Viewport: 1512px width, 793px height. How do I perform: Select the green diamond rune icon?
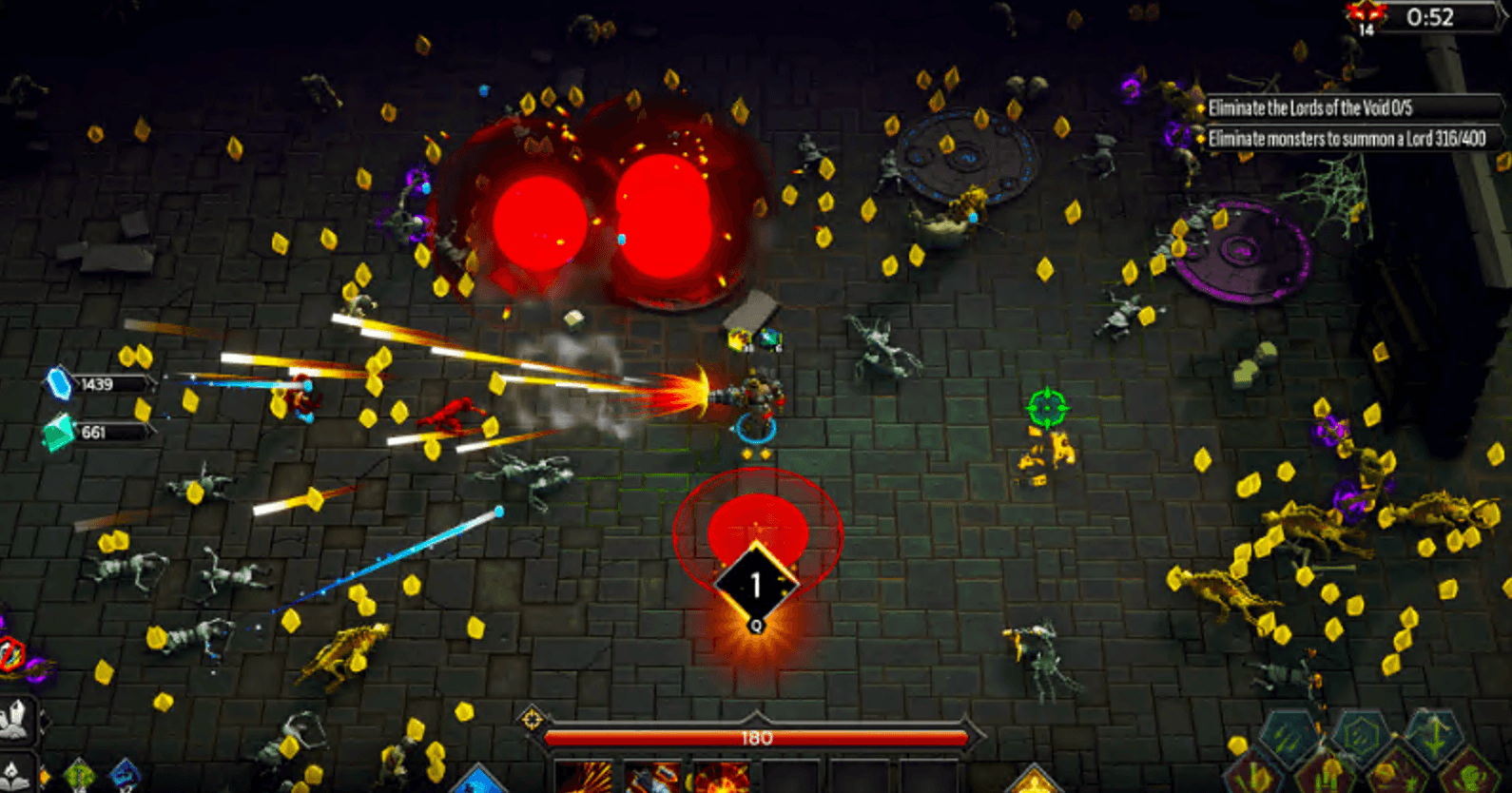(x=80, y=775)
